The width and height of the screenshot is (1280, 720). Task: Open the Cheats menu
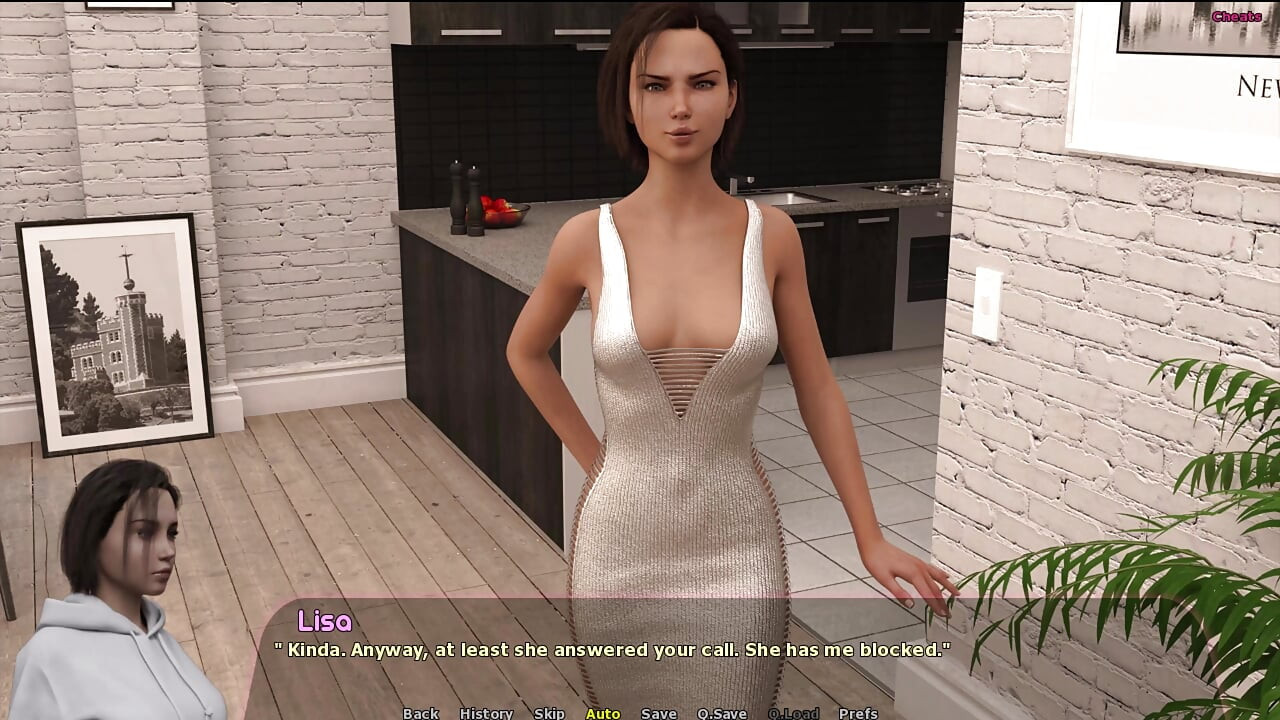pos(1236,16)
